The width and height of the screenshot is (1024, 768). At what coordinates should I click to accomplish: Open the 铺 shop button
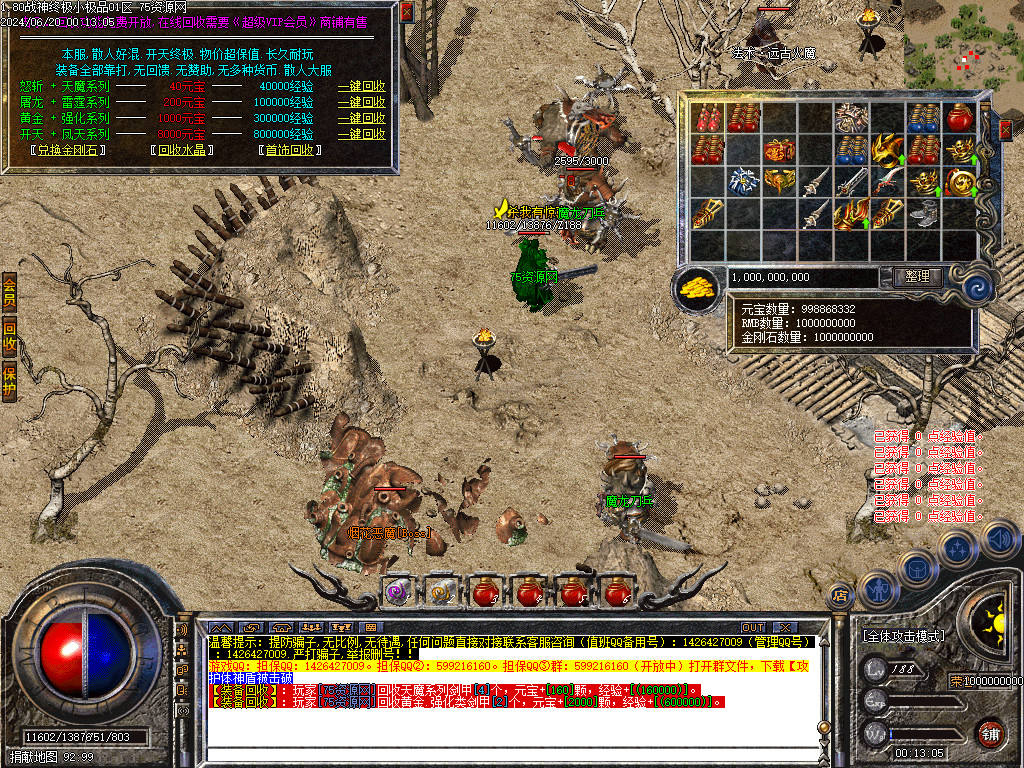click(990, 733)
